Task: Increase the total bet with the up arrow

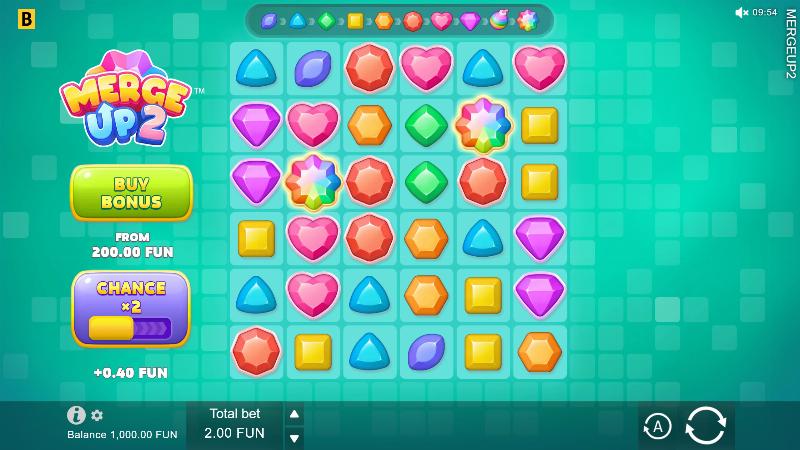Action: point(294,414)
